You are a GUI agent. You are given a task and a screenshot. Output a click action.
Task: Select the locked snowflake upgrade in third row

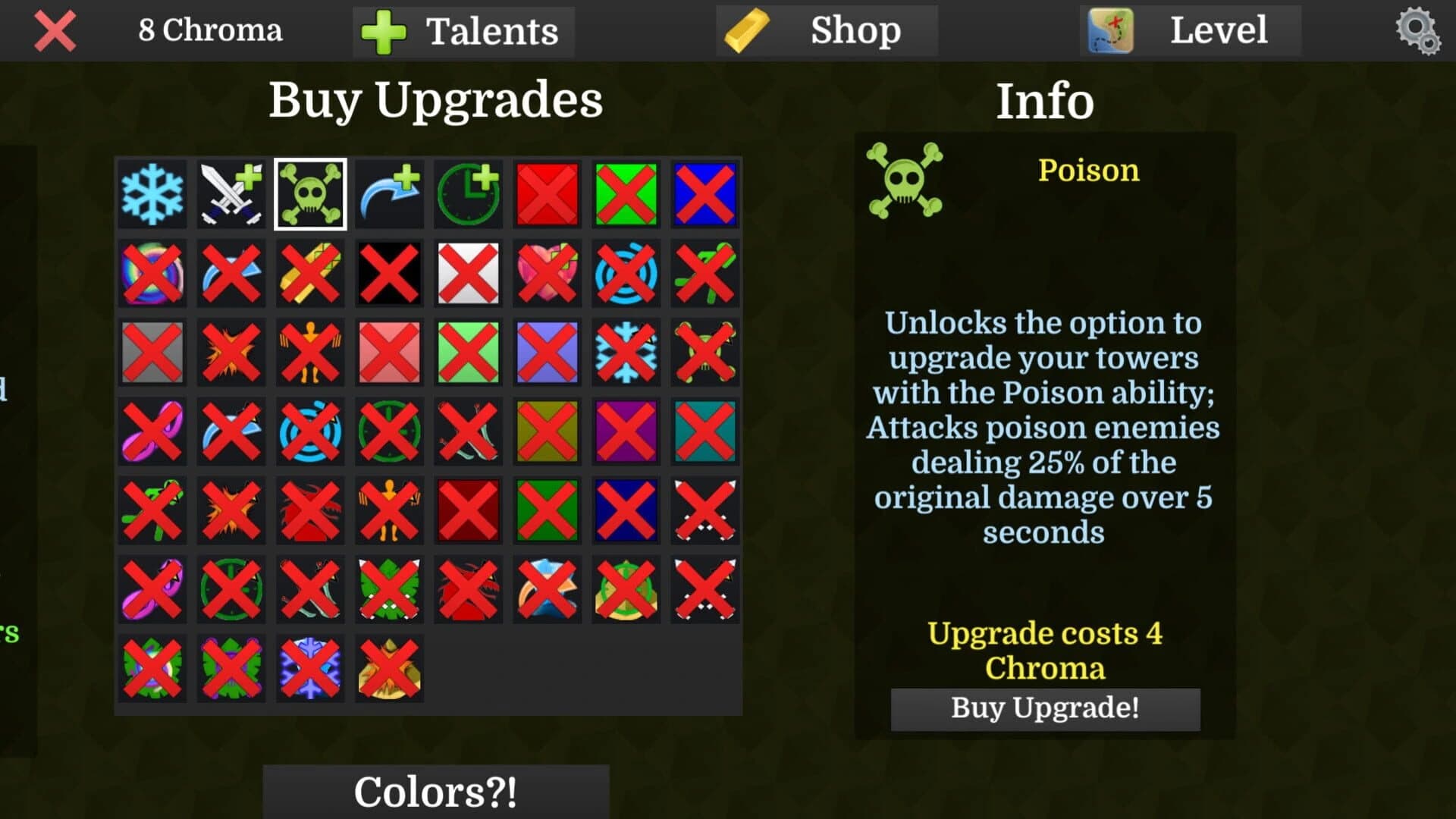626,351
